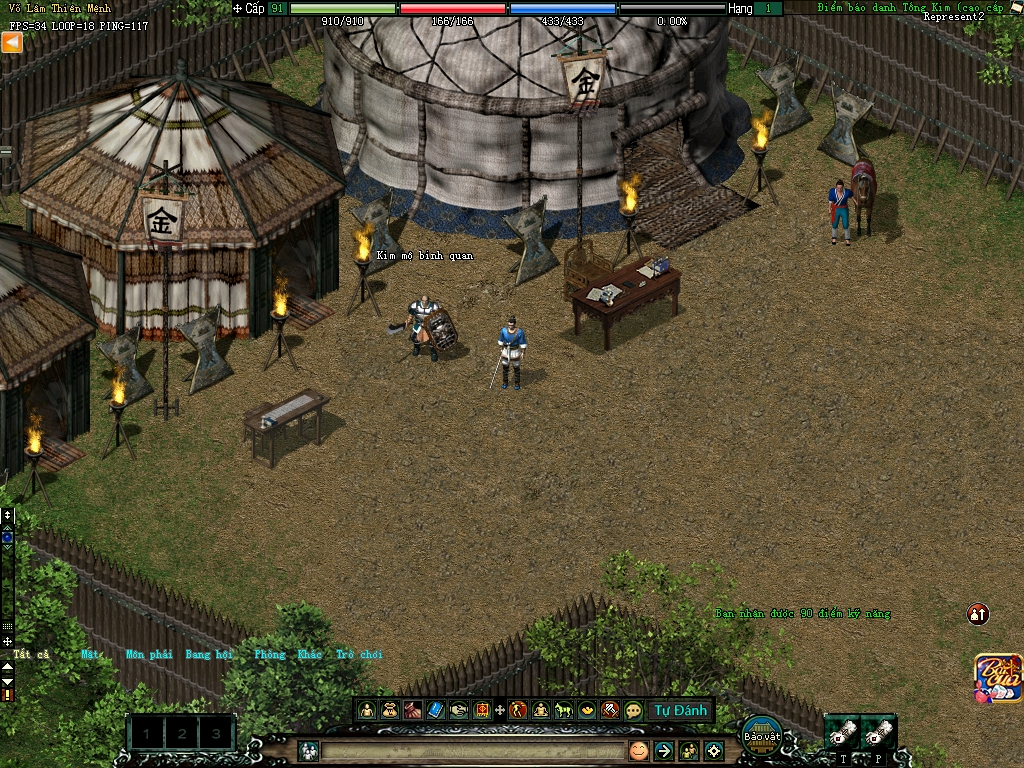Image resolution: width=1024 pixels, height=768 pixels.
Task: Switch chat to the Tất cả channel
Action: [31, 654]
